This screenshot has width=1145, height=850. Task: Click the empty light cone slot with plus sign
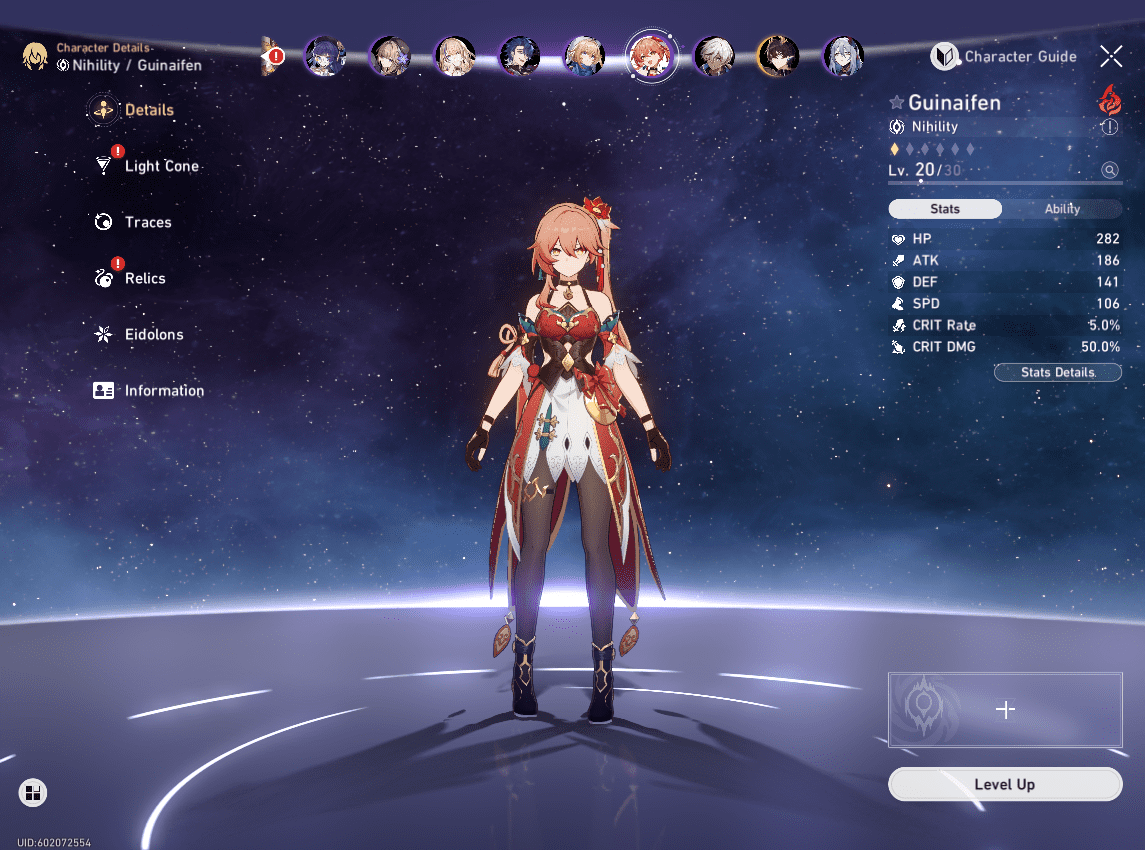[1005, 709]
